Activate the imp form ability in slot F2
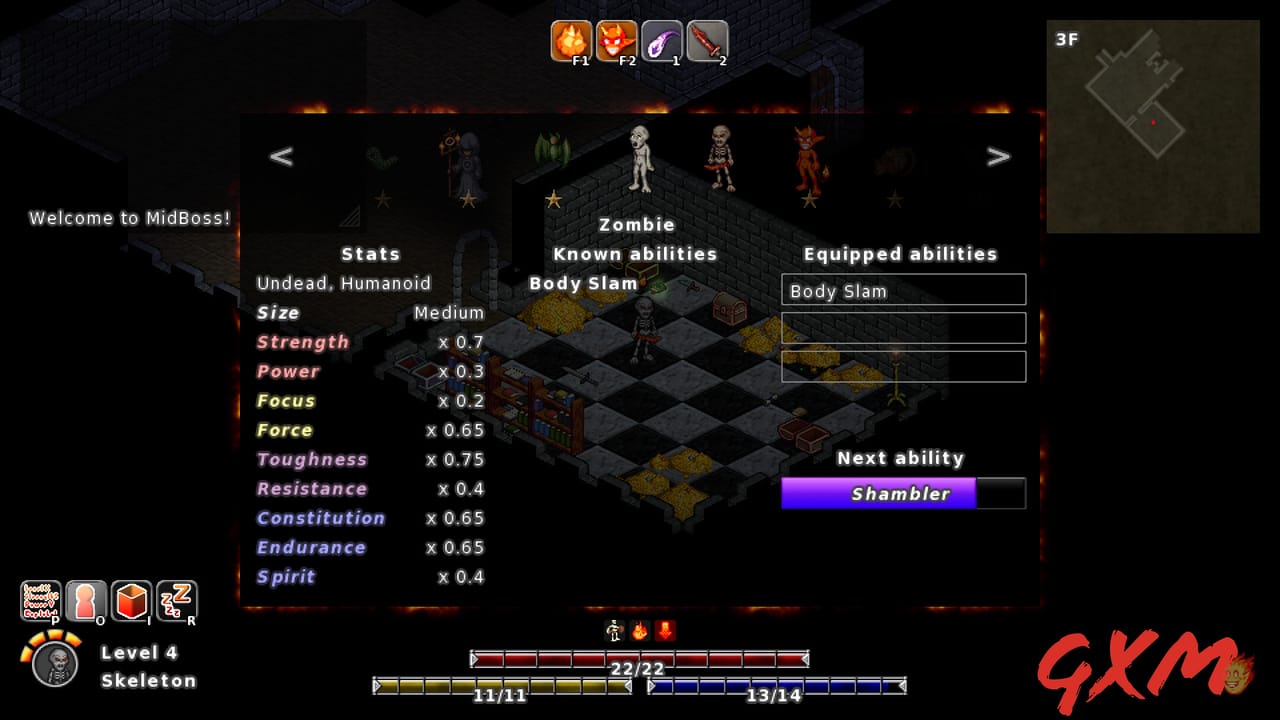The height and width of the screenshot is (720, 1280). pyautogui.click(x=617, y=41)
